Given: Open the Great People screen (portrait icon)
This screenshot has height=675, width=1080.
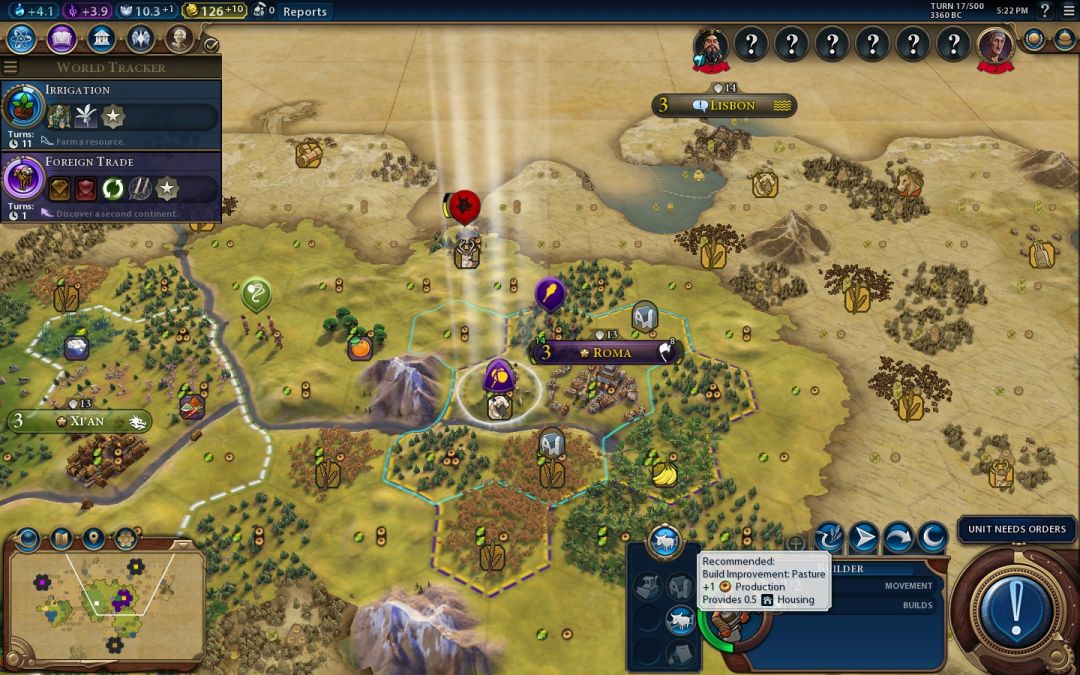Looking at the screenshot, I should pos(179,39).
